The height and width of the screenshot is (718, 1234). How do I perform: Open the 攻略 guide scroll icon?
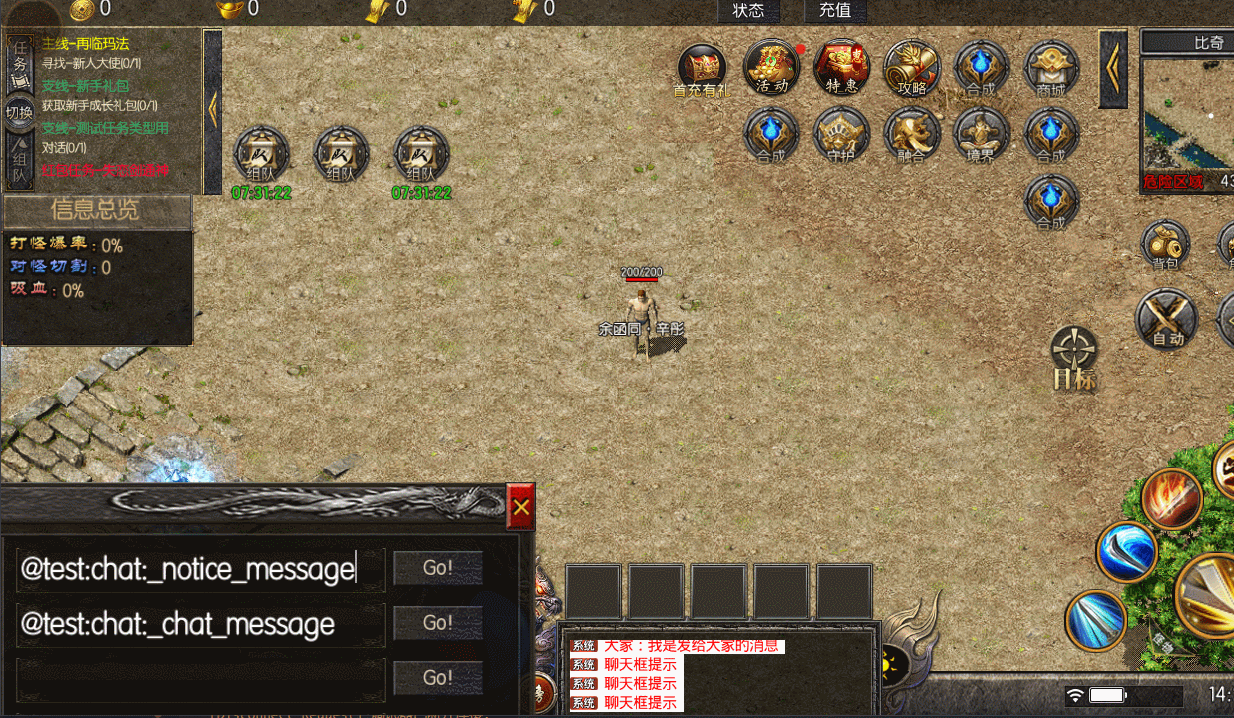click(911, 66)
